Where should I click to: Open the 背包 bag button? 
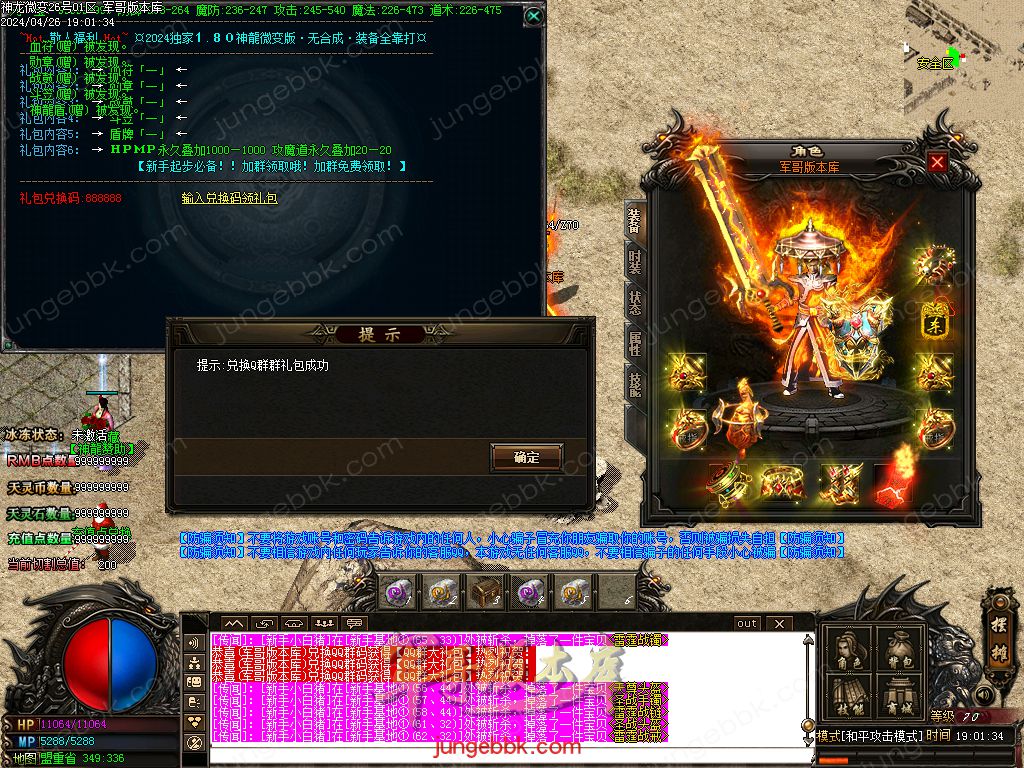pos(897,650)
